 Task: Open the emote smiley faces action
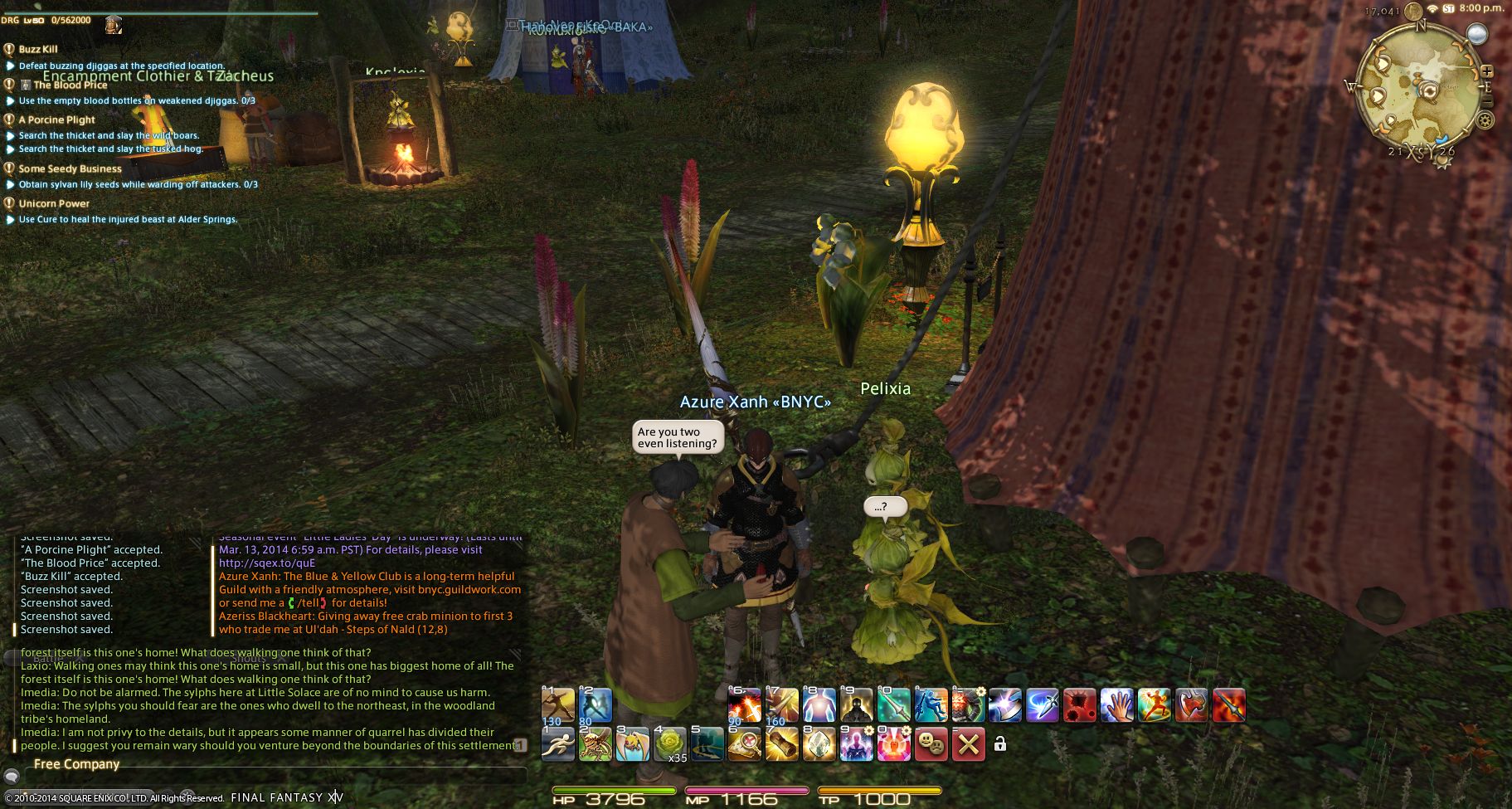click(931, 744)
